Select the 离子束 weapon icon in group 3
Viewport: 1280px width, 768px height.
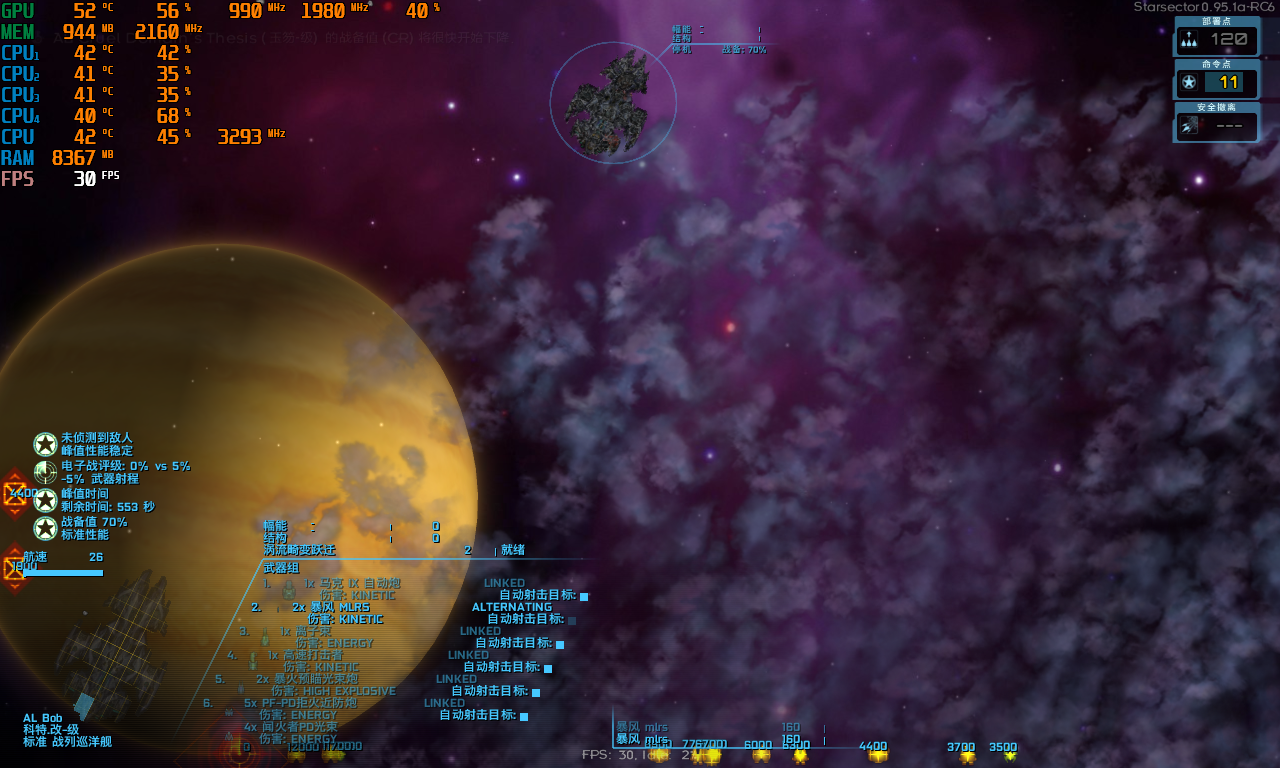pos(263,638)
